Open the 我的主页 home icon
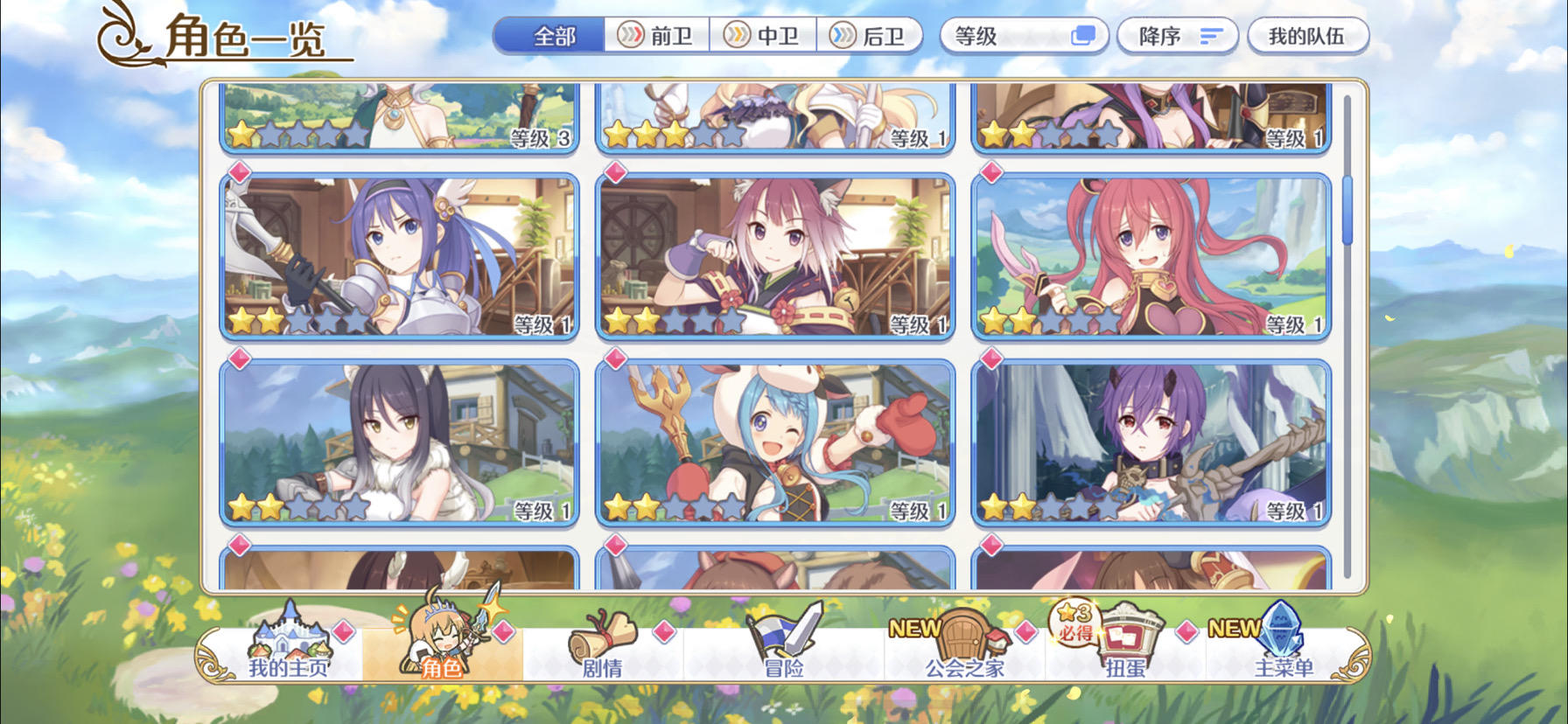This screenshot has height=724, width=1568. pyautogui.click(x=289, y=651)
